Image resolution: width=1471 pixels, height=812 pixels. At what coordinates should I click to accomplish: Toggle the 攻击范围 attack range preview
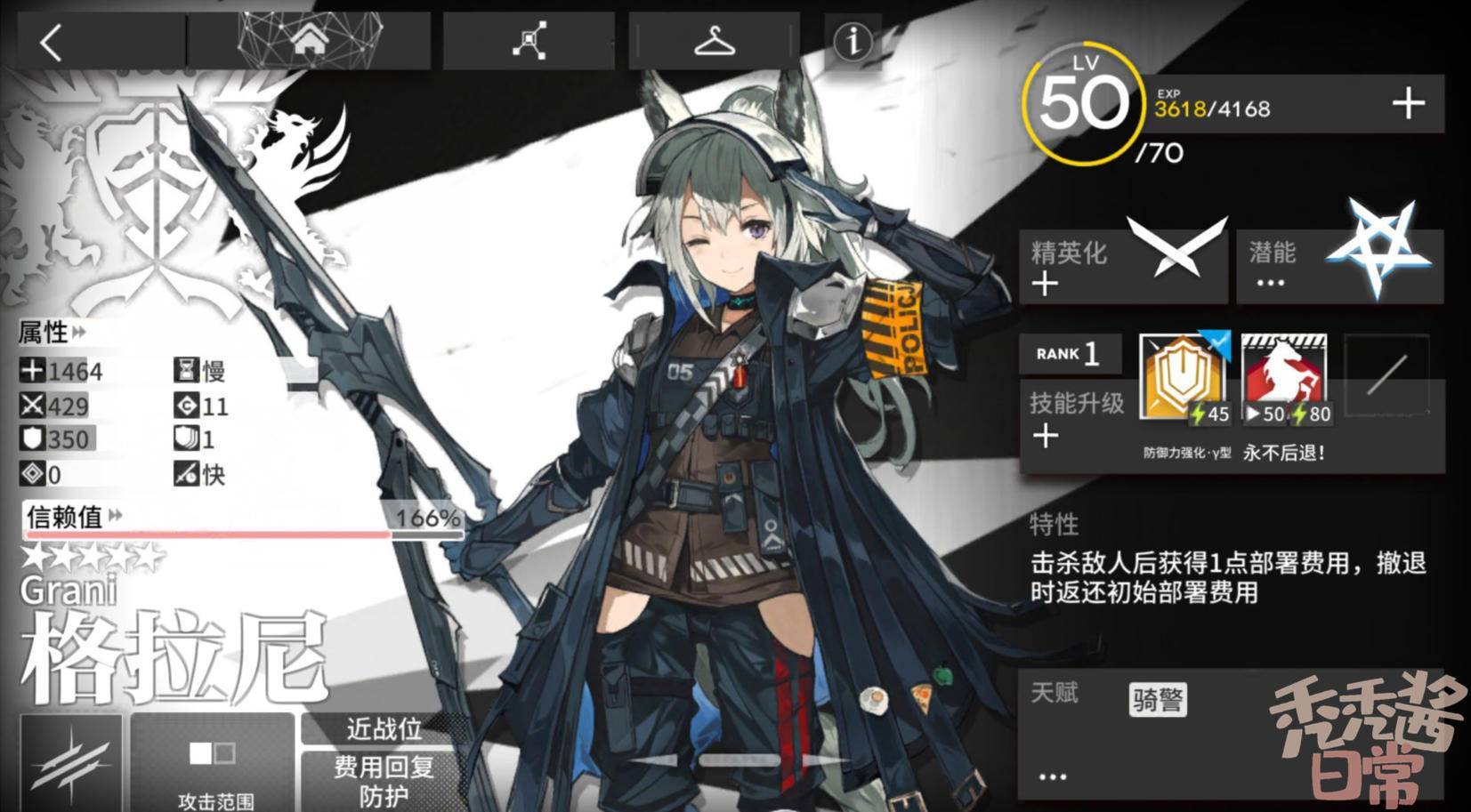pyautogui.click(x=214, y=760)
